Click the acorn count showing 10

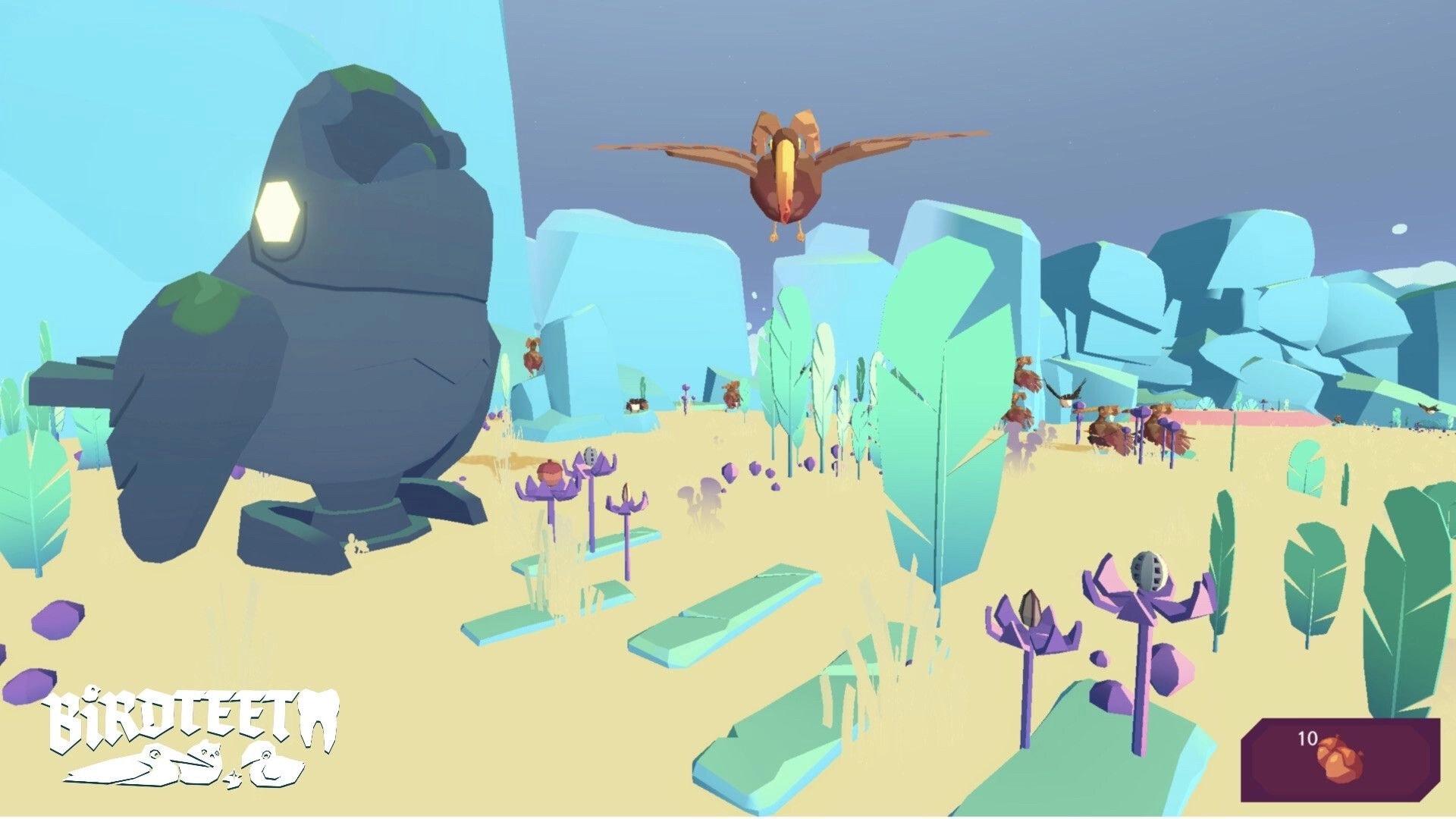click(x=1307, y=739)
